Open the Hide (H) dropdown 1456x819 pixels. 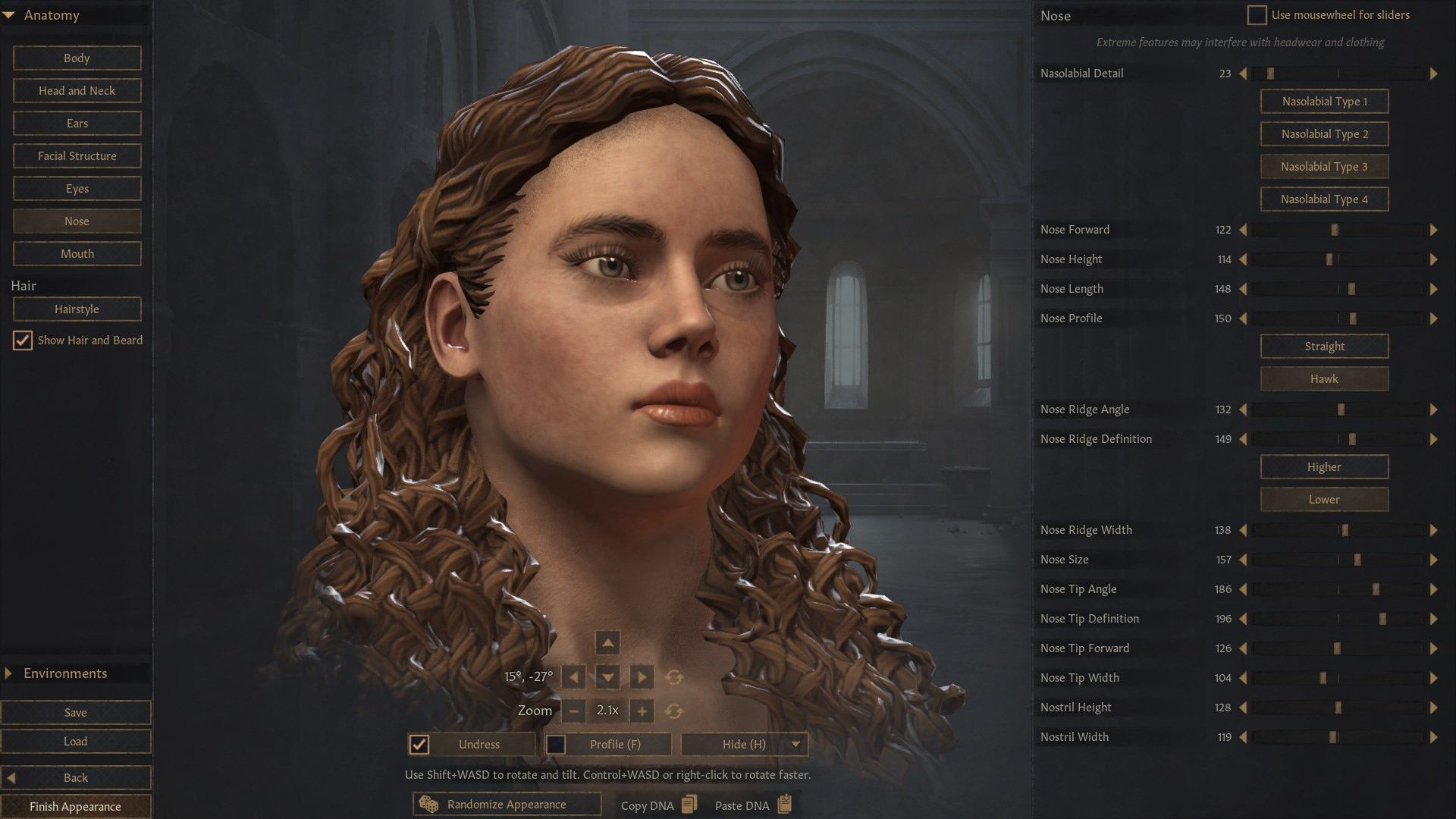[x=795, y=744]
